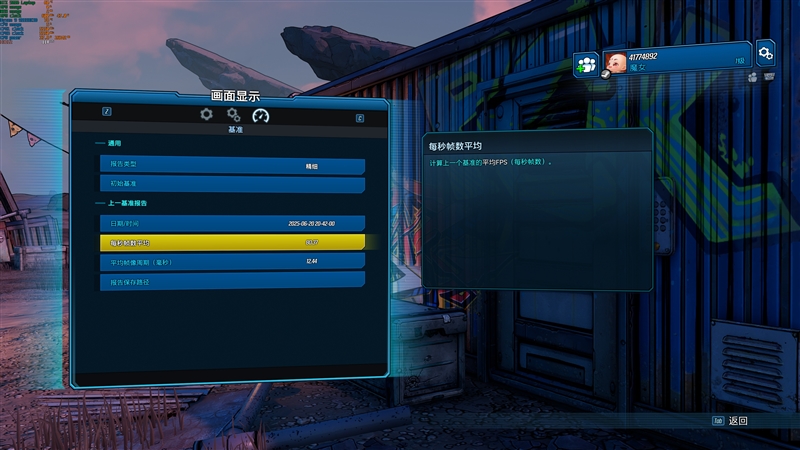Start the 初始基准 benchmark
800x450 pixels.
[231, 185]
